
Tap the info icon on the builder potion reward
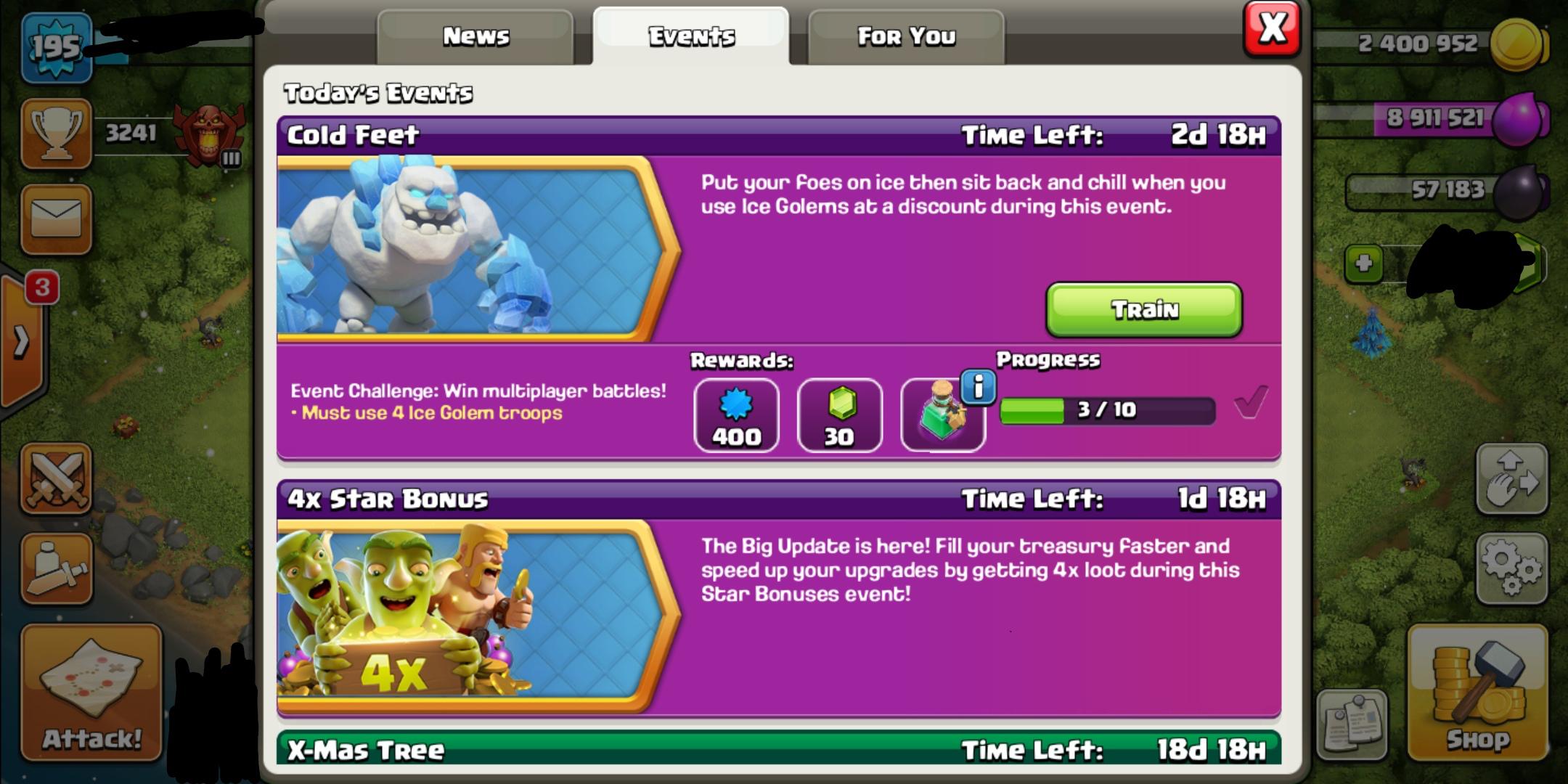coord(979,387)
